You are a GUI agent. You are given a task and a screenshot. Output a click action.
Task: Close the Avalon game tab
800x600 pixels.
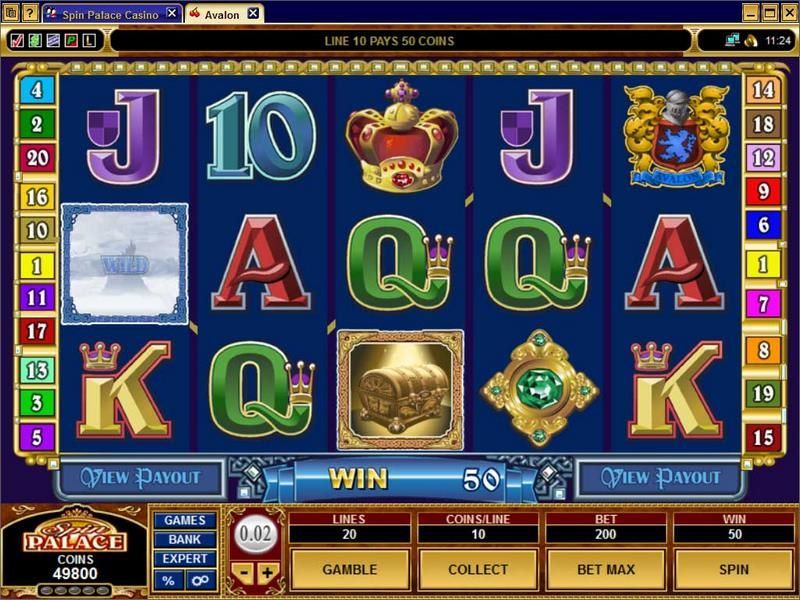pos(253,13)
